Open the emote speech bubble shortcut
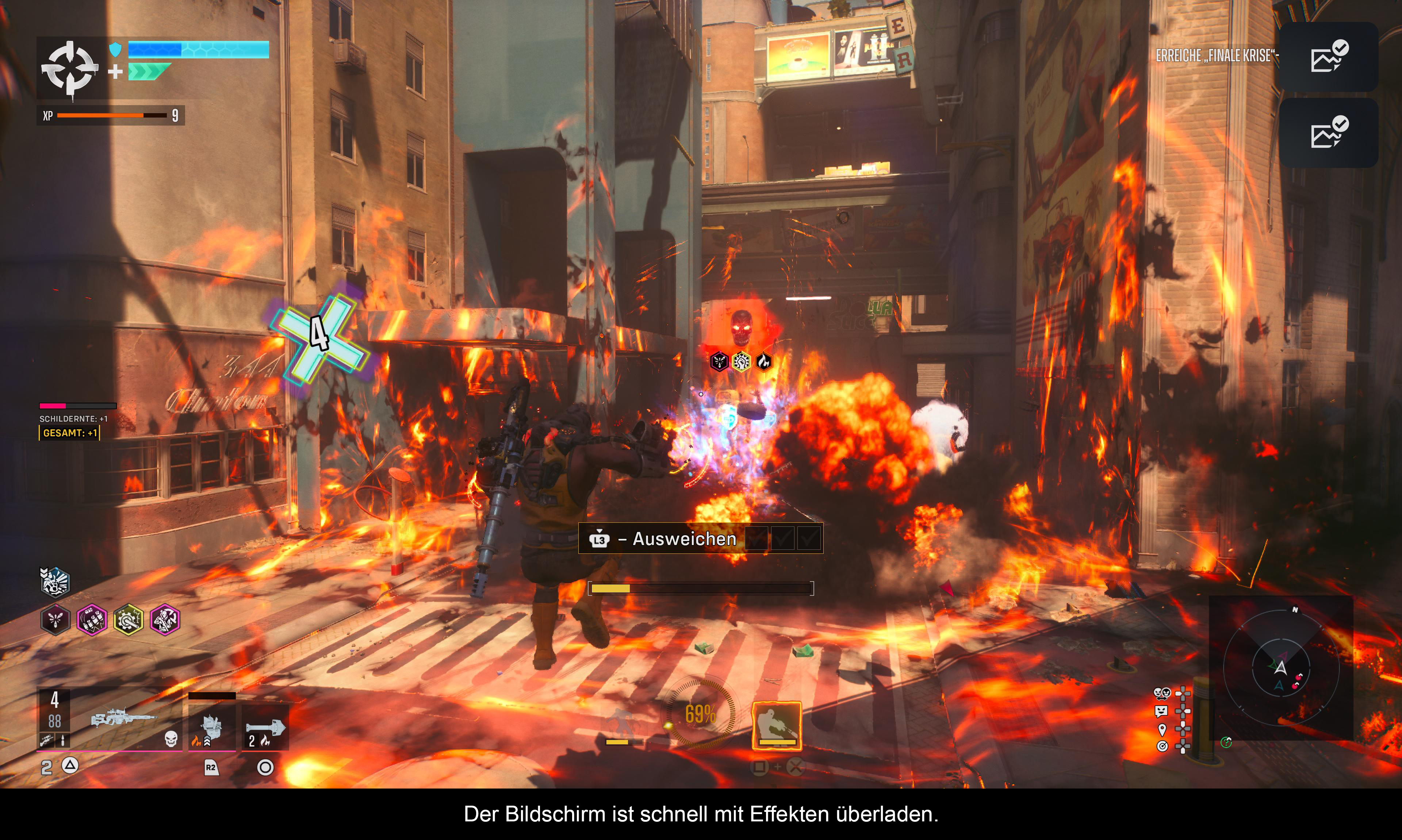The width and height of the screenshot is (1402, 840). coord(1161,711)
